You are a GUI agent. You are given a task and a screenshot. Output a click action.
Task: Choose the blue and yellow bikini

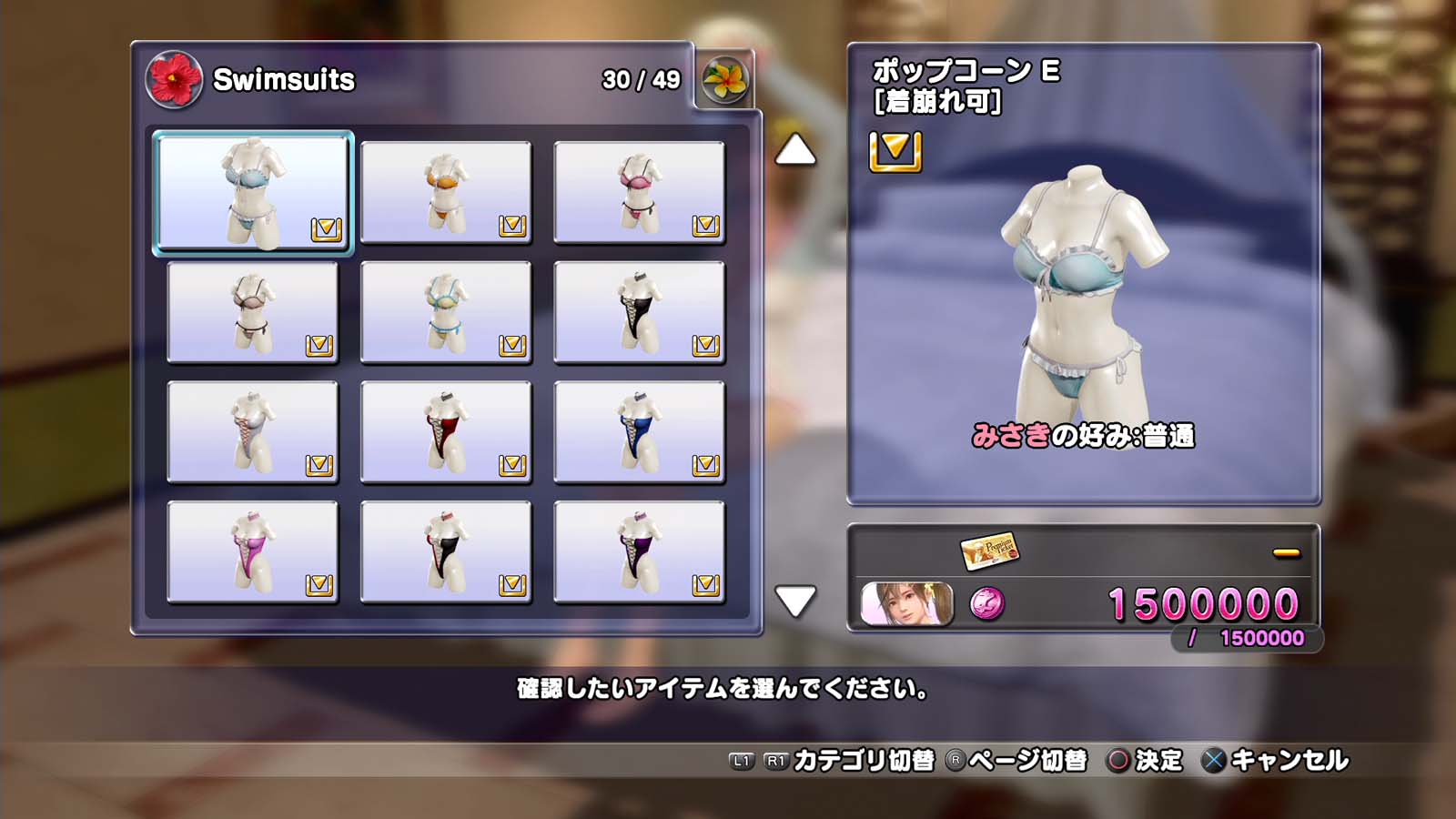pos(446,312)
